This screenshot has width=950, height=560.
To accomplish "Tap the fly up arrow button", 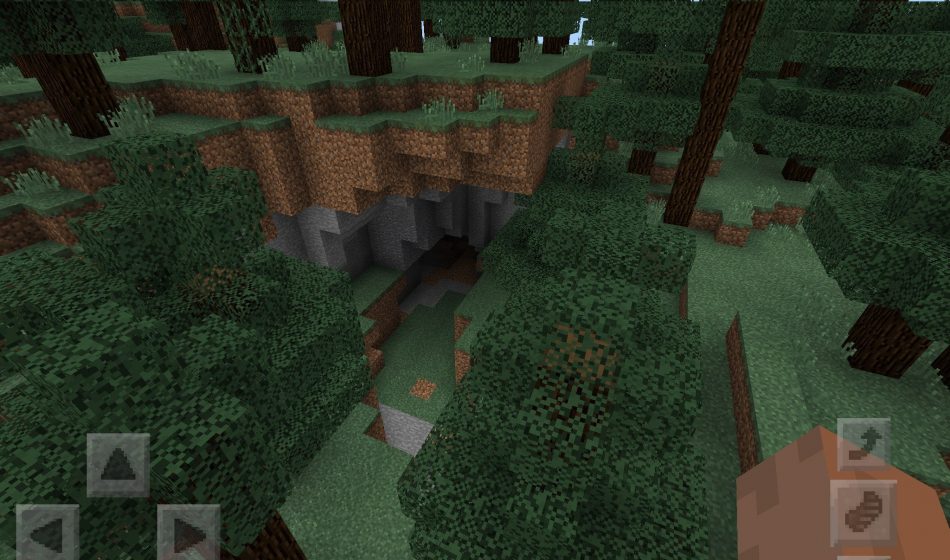I will (863, 444).
